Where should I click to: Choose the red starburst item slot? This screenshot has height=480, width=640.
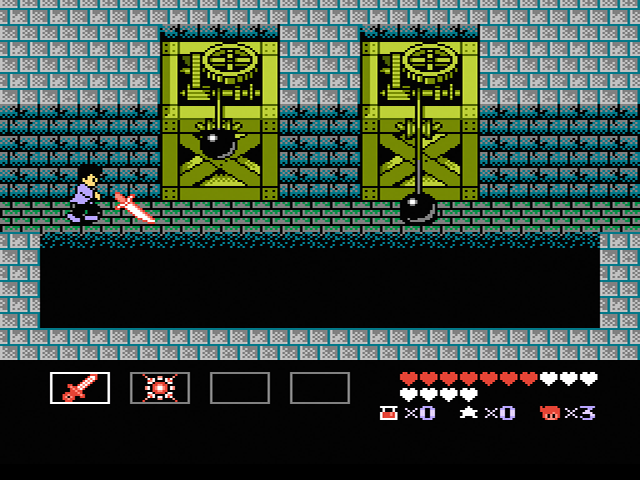pos(160,388)
